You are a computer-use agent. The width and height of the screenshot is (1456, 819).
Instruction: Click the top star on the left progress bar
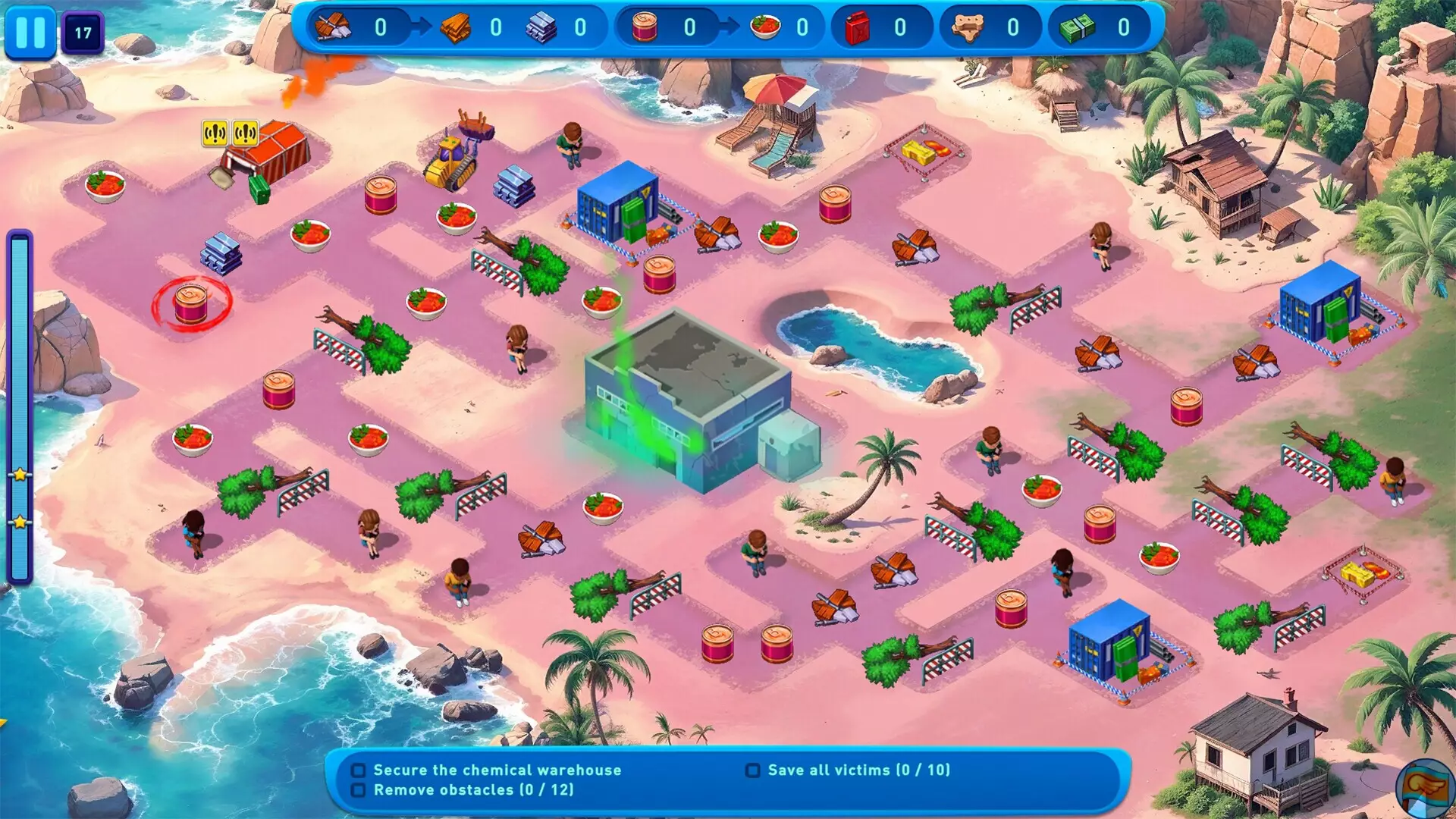[x=20, y=473]
